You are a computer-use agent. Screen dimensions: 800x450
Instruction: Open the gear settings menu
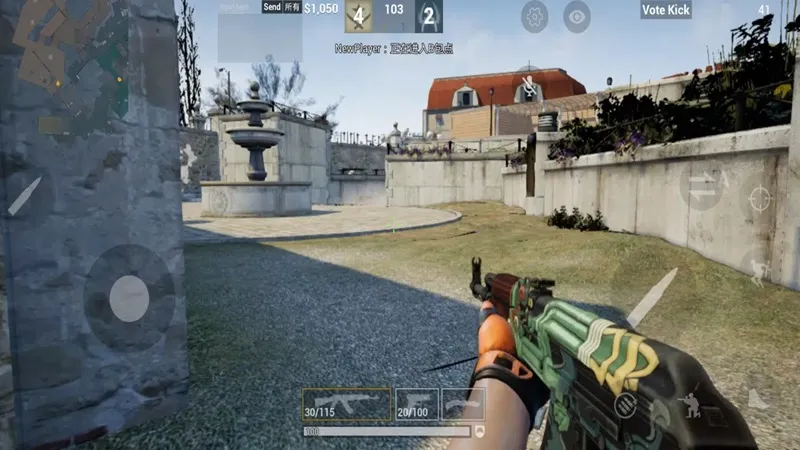pyautogui.click(x=535, y=16)
